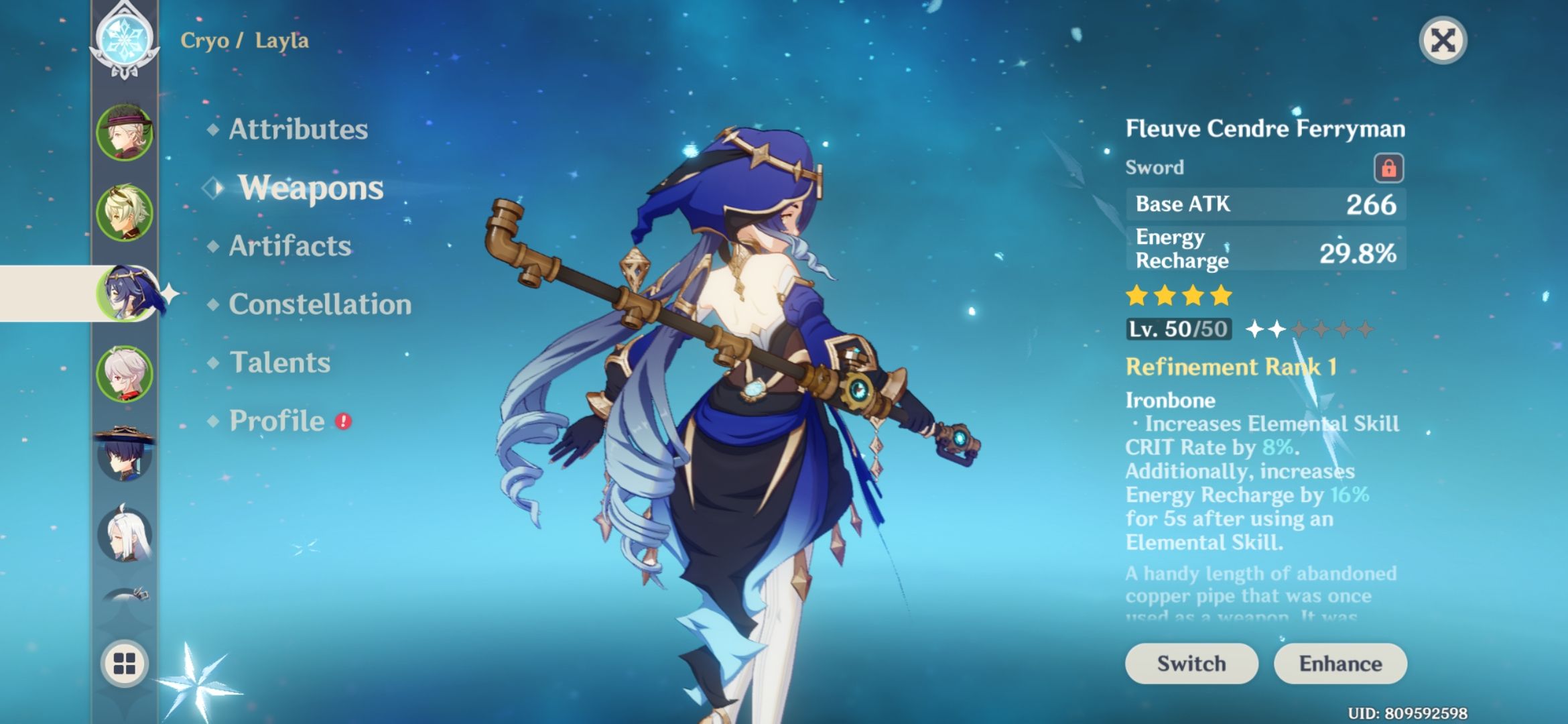Switch to the Weapons tab

(x=312, y=188)
